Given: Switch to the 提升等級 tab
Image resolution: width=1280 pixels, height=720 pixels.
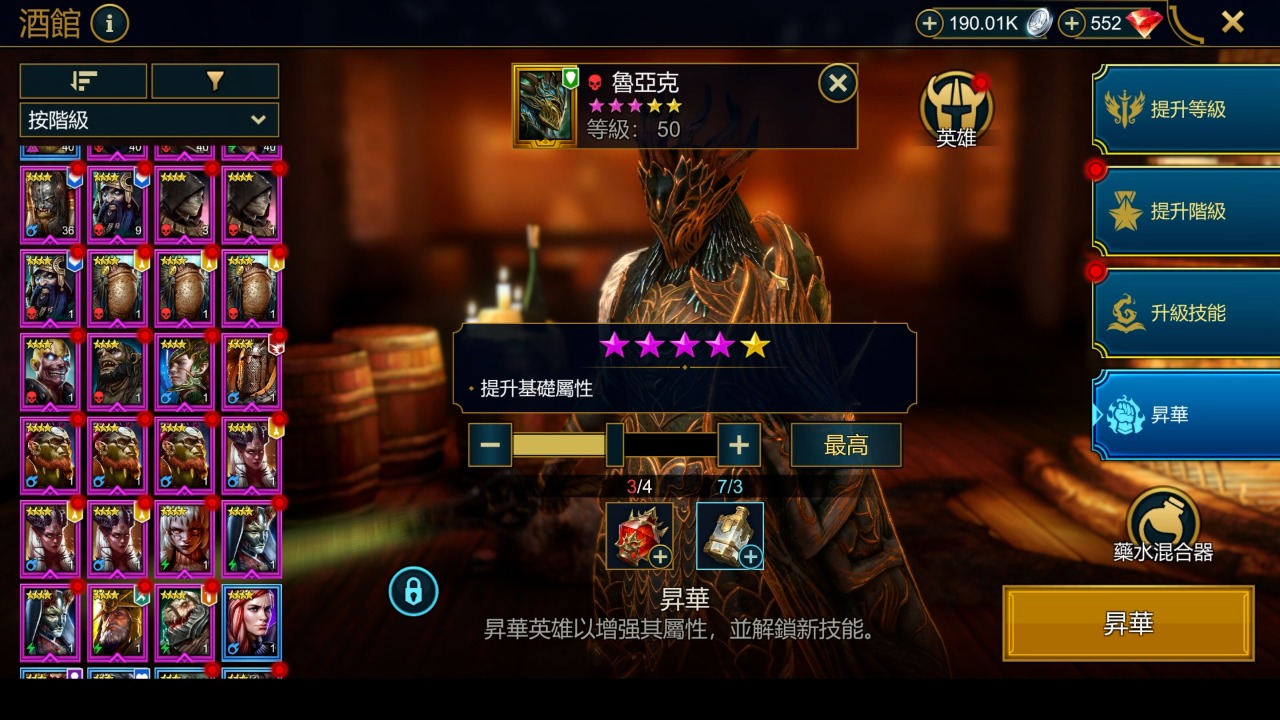Looking at the screenshot, I should 1186,110.
